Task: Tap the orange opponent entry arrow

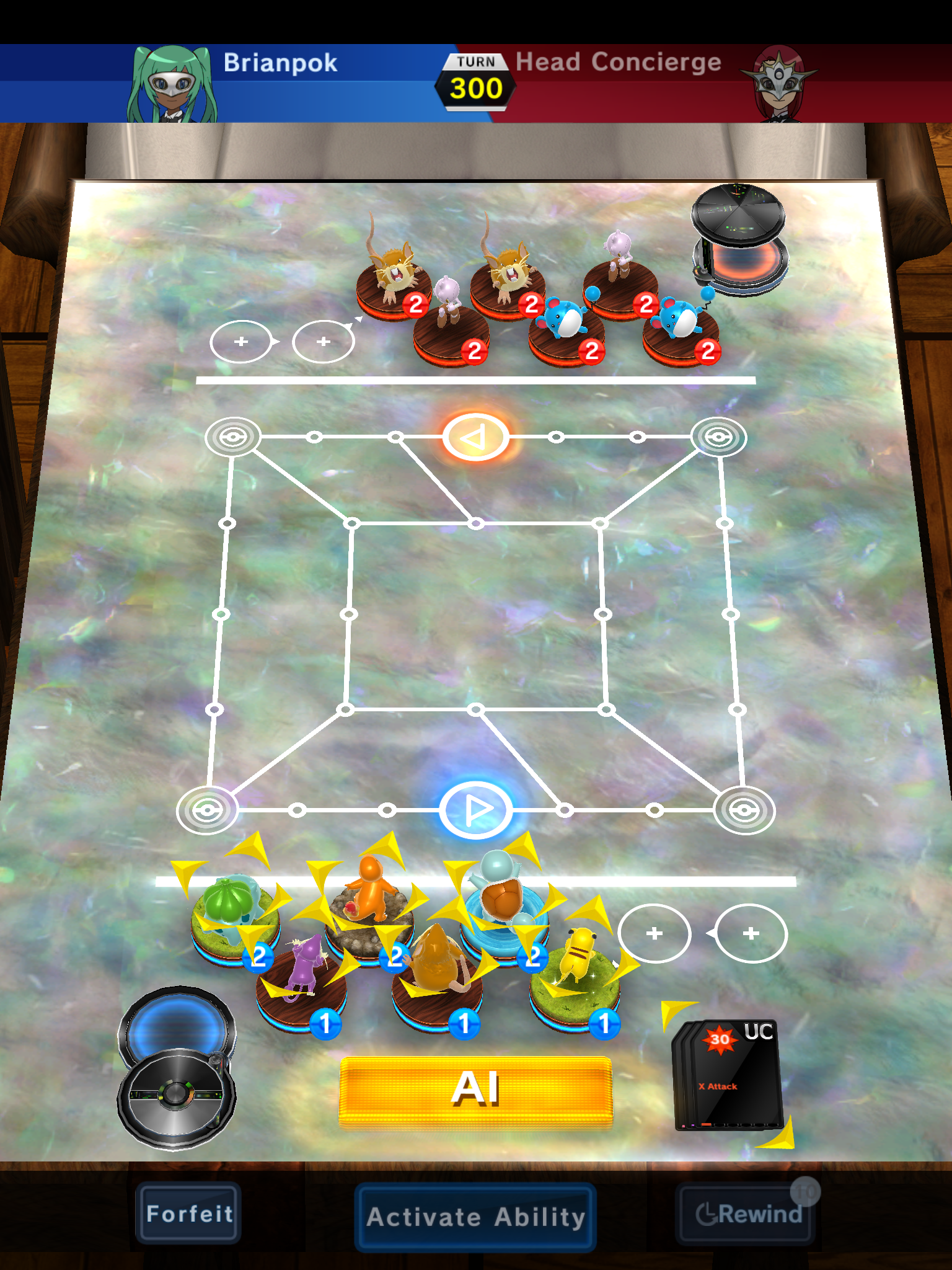Action: 475,436
